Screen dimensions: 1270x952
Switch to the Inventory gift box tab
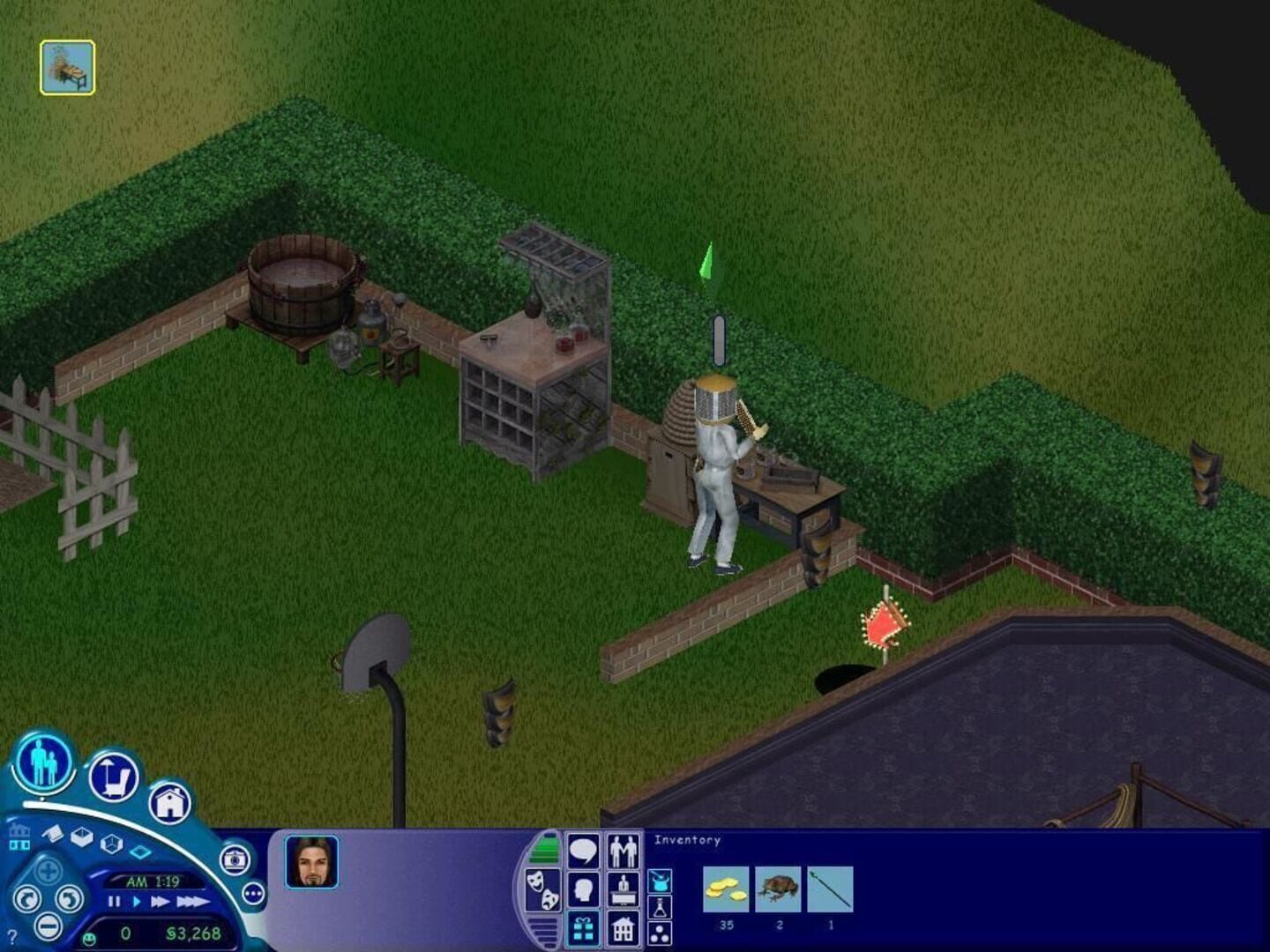tap(583, 930)
